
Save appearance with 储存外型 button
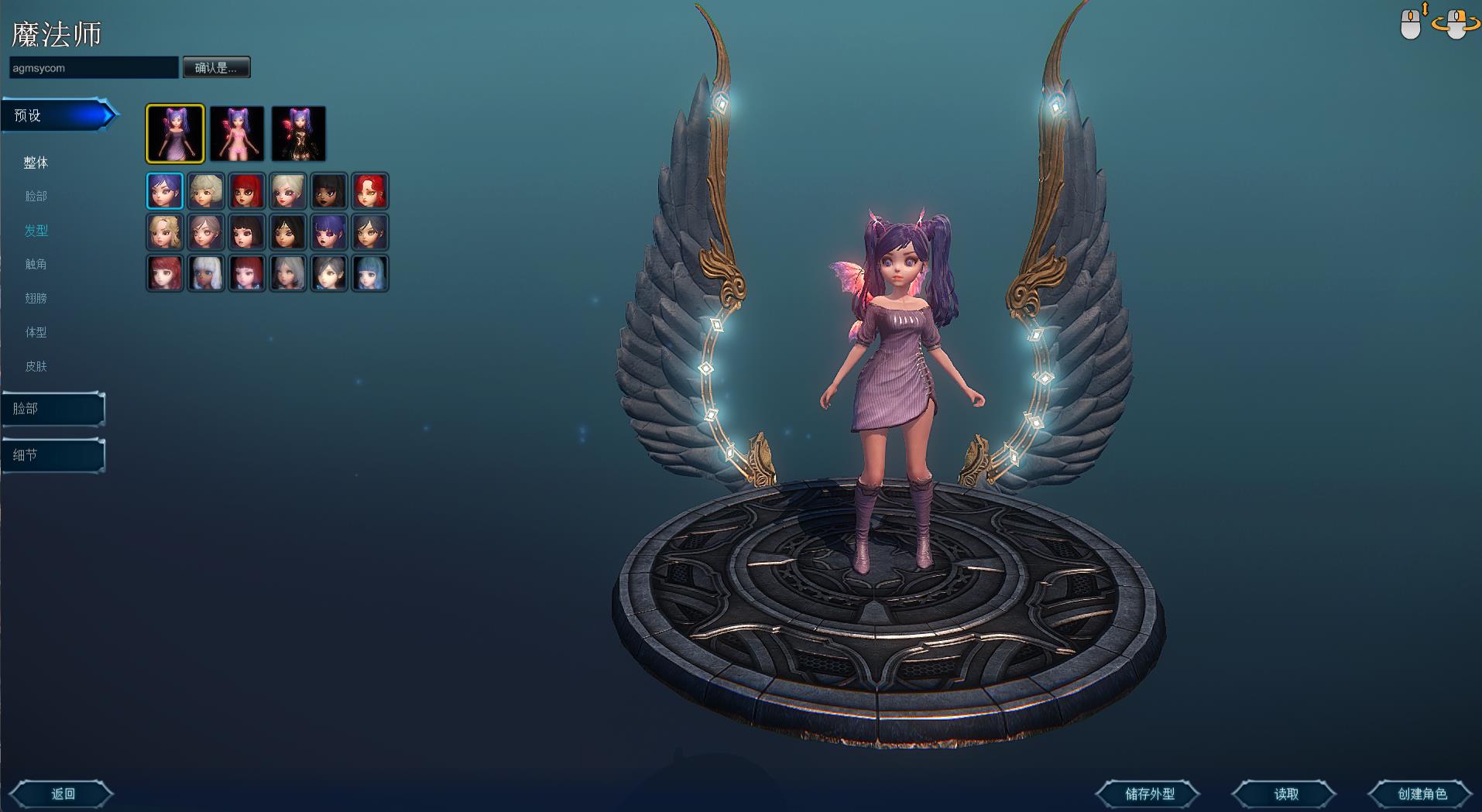(x=1149, y=793)
